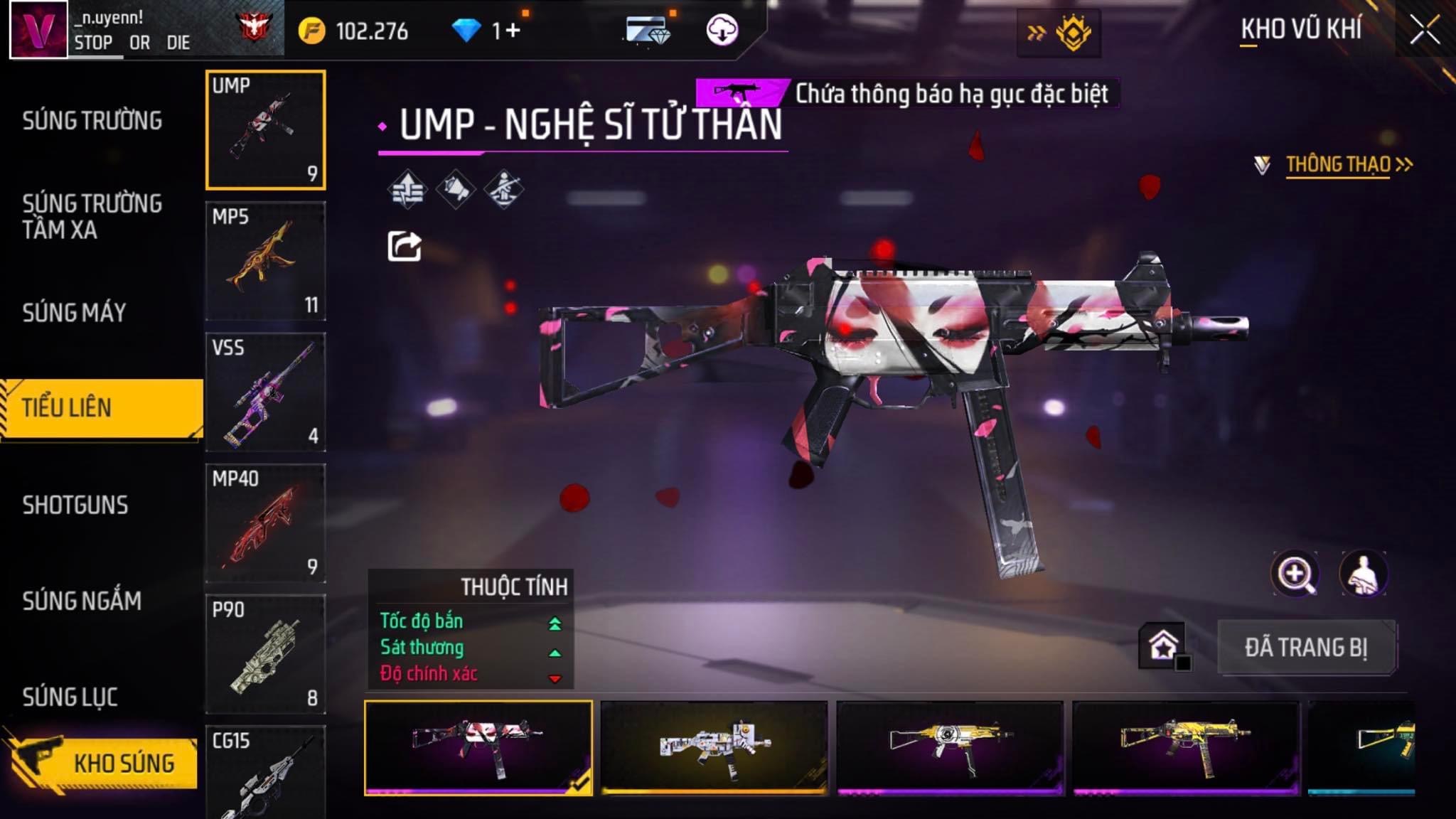Select the Súng Máy category
1456x819 pixels.
(75, 313)
